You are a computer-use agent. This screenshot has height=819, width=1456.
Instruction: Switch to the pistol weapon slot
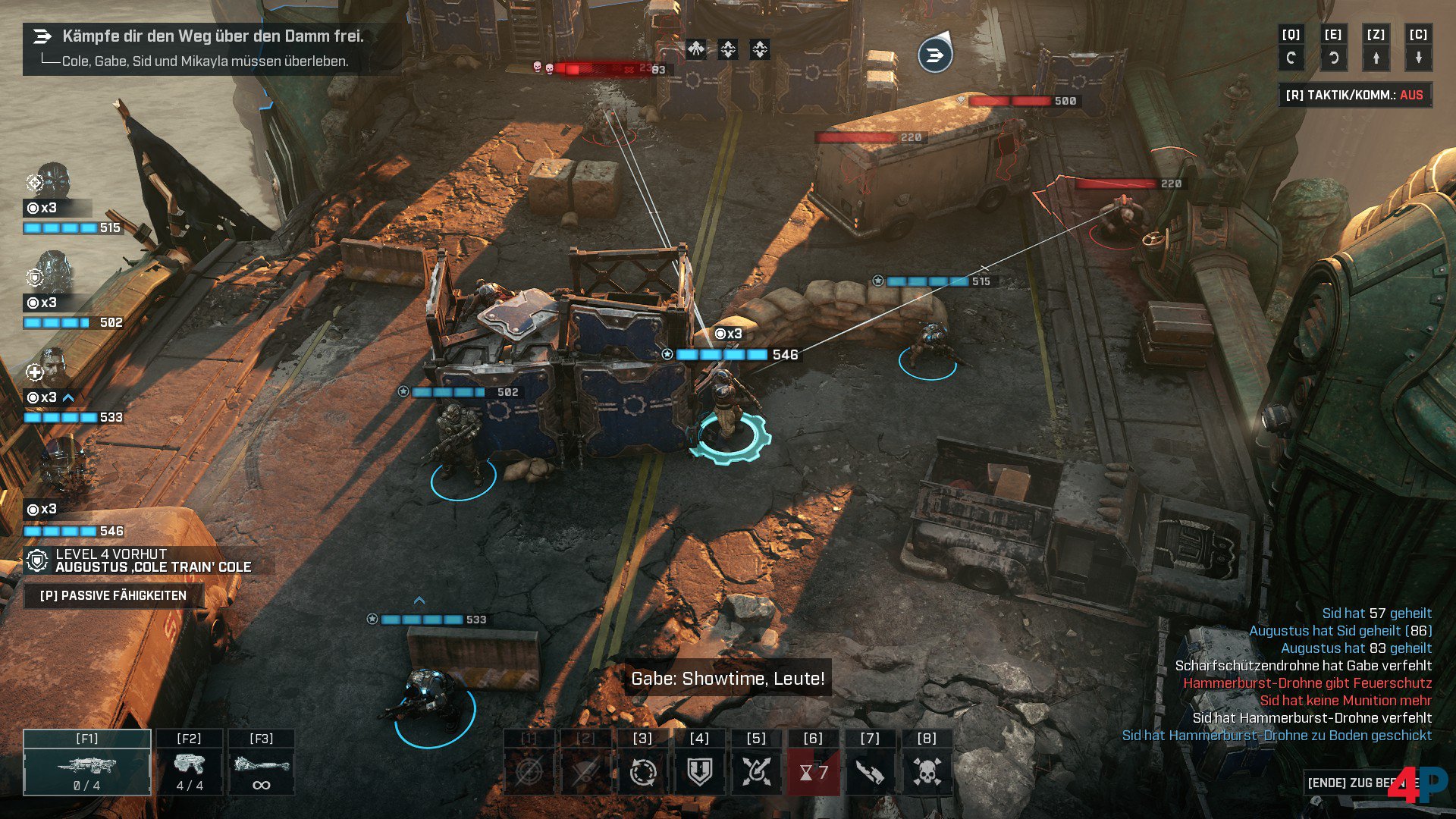pos(189,763)
